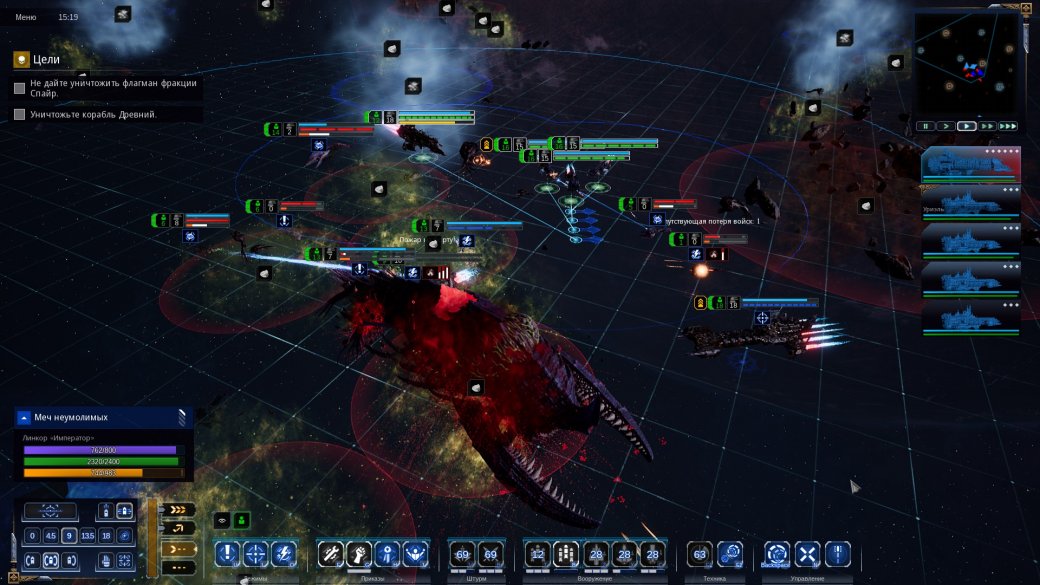
Task: Select the Уриэль ship card
Action: tap(971, 204)
